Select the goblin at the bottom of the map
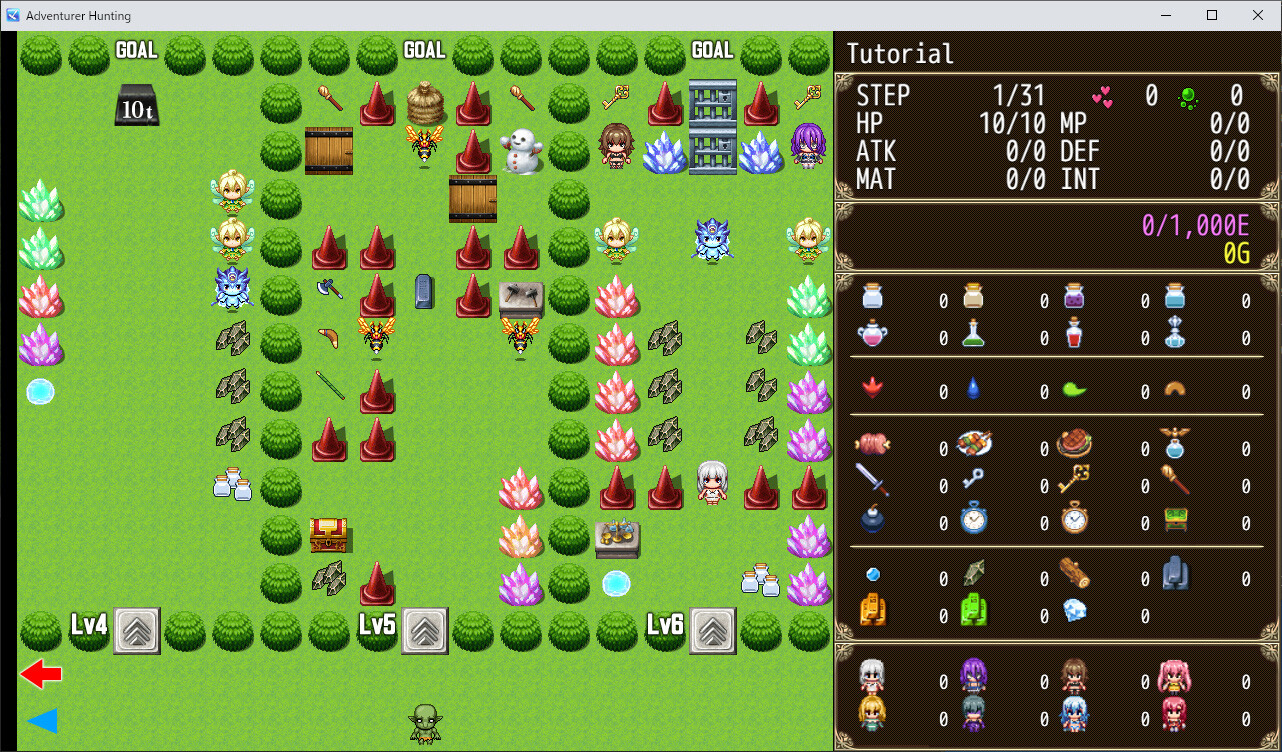 [x=424, y=722]
